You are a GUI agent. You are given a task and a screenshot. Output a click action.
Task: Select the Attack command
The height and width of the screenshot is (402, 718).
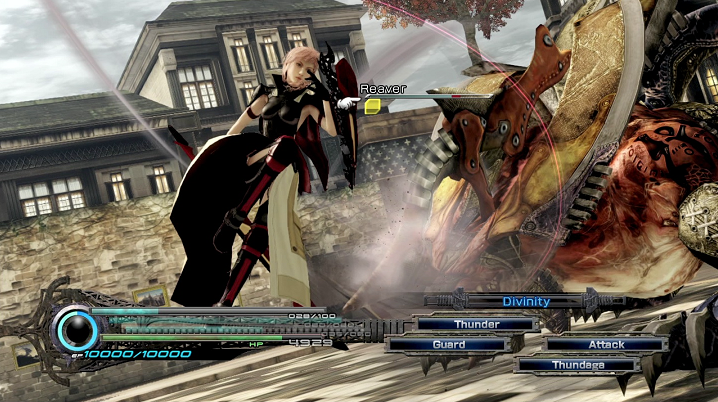[606, 344]
